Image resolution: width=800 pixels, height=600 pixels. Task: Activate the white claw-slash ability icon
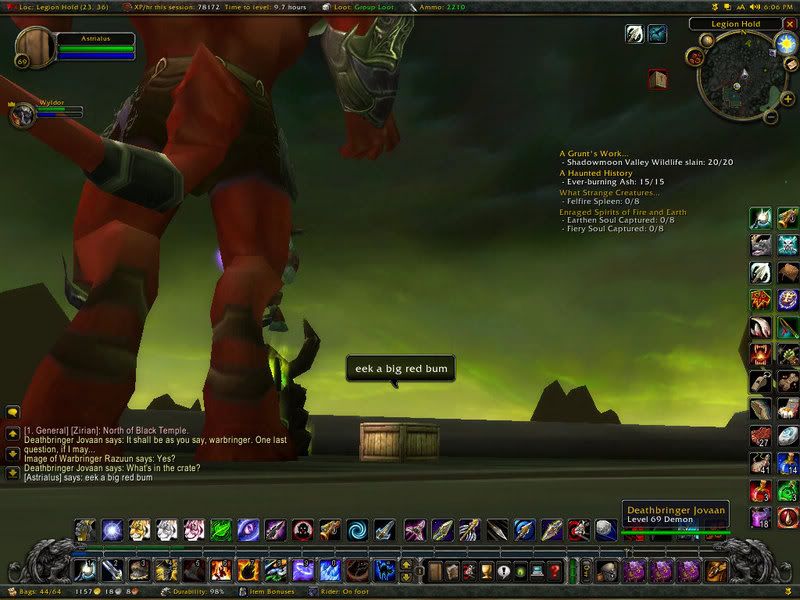[761, 272]
